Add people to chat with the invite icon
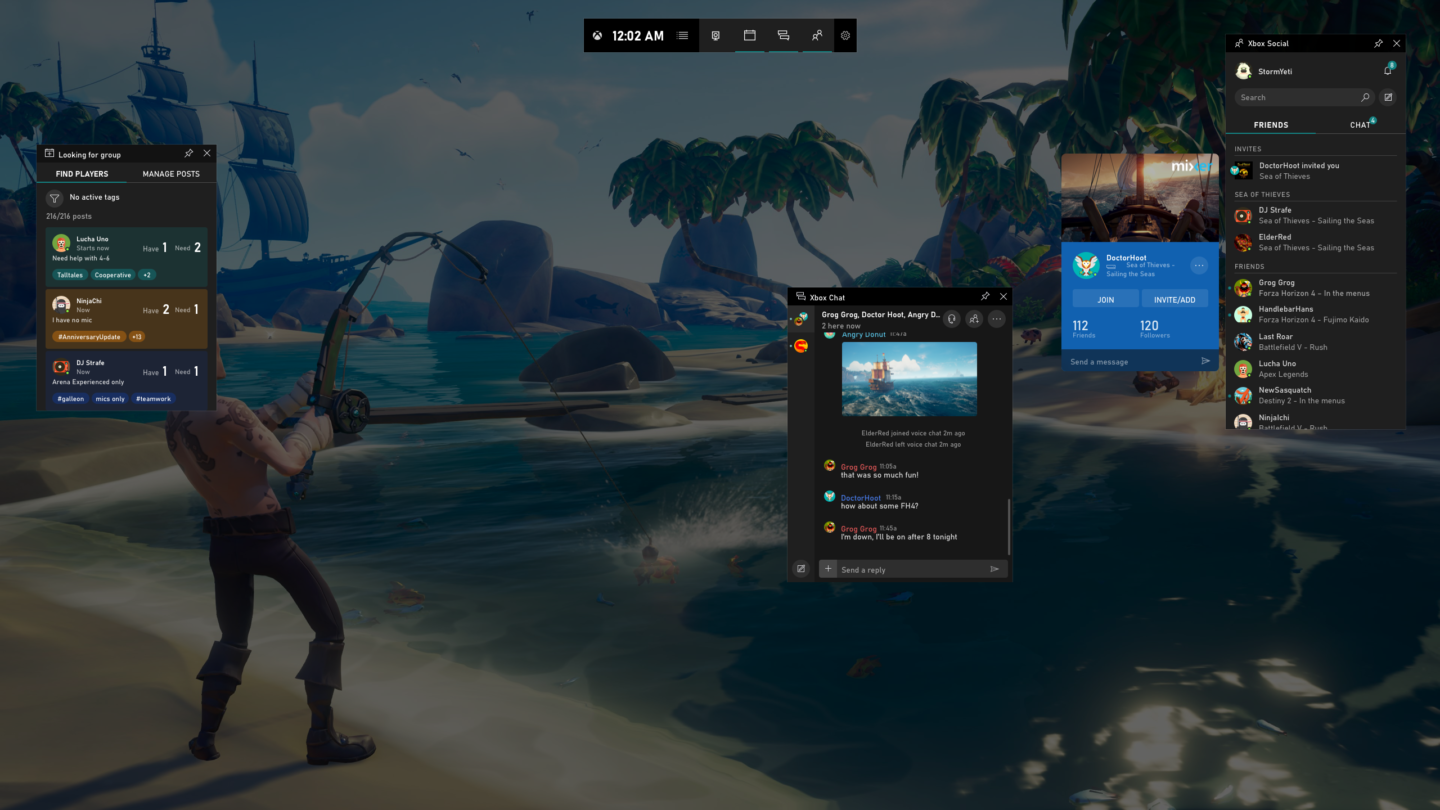This screenshot has height=810, width=1440. click(975, 318)
